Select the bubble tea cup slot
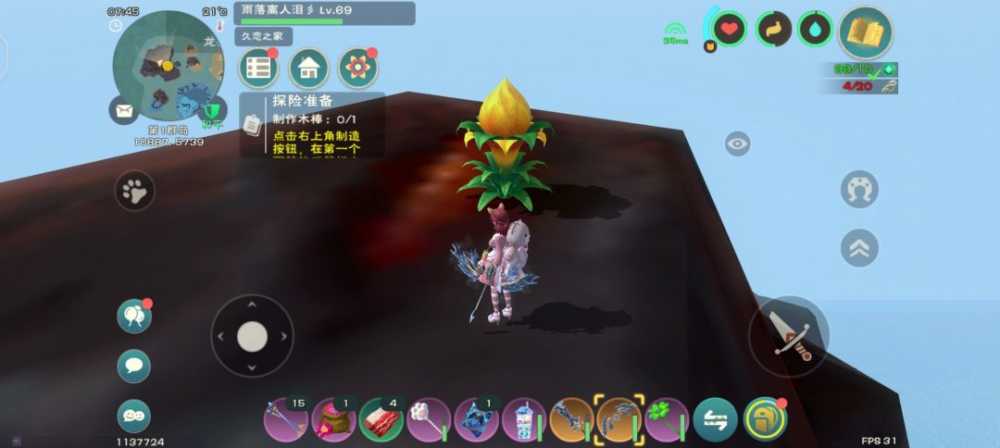Viewport: 1000px width, 448px height. 523,420
